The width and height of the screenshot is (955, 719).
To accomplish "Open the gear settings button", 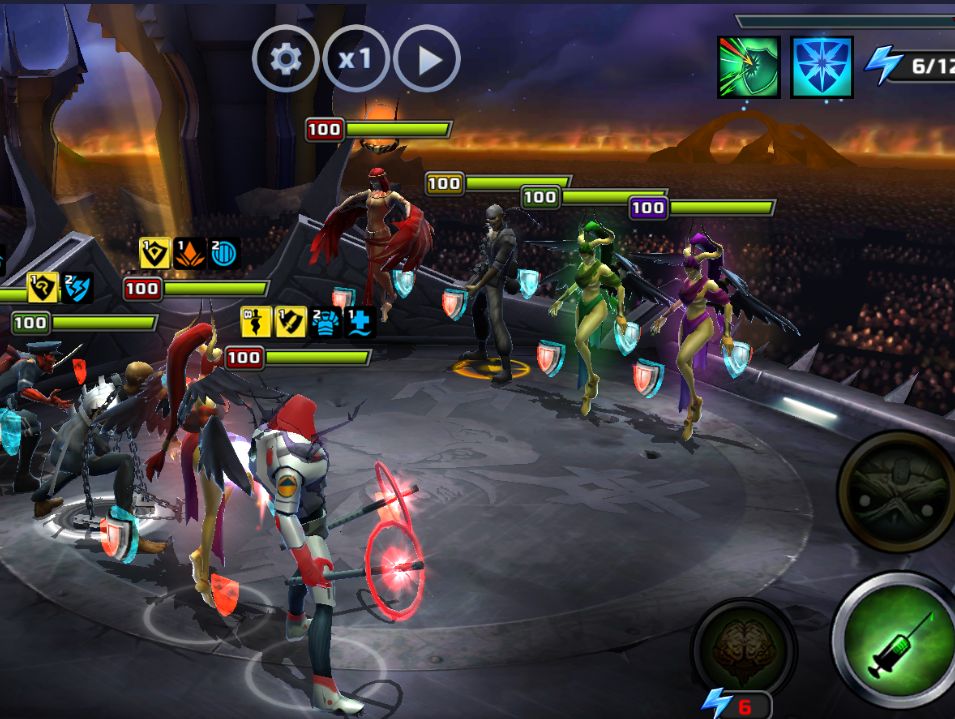I will [x=286, y=59].
